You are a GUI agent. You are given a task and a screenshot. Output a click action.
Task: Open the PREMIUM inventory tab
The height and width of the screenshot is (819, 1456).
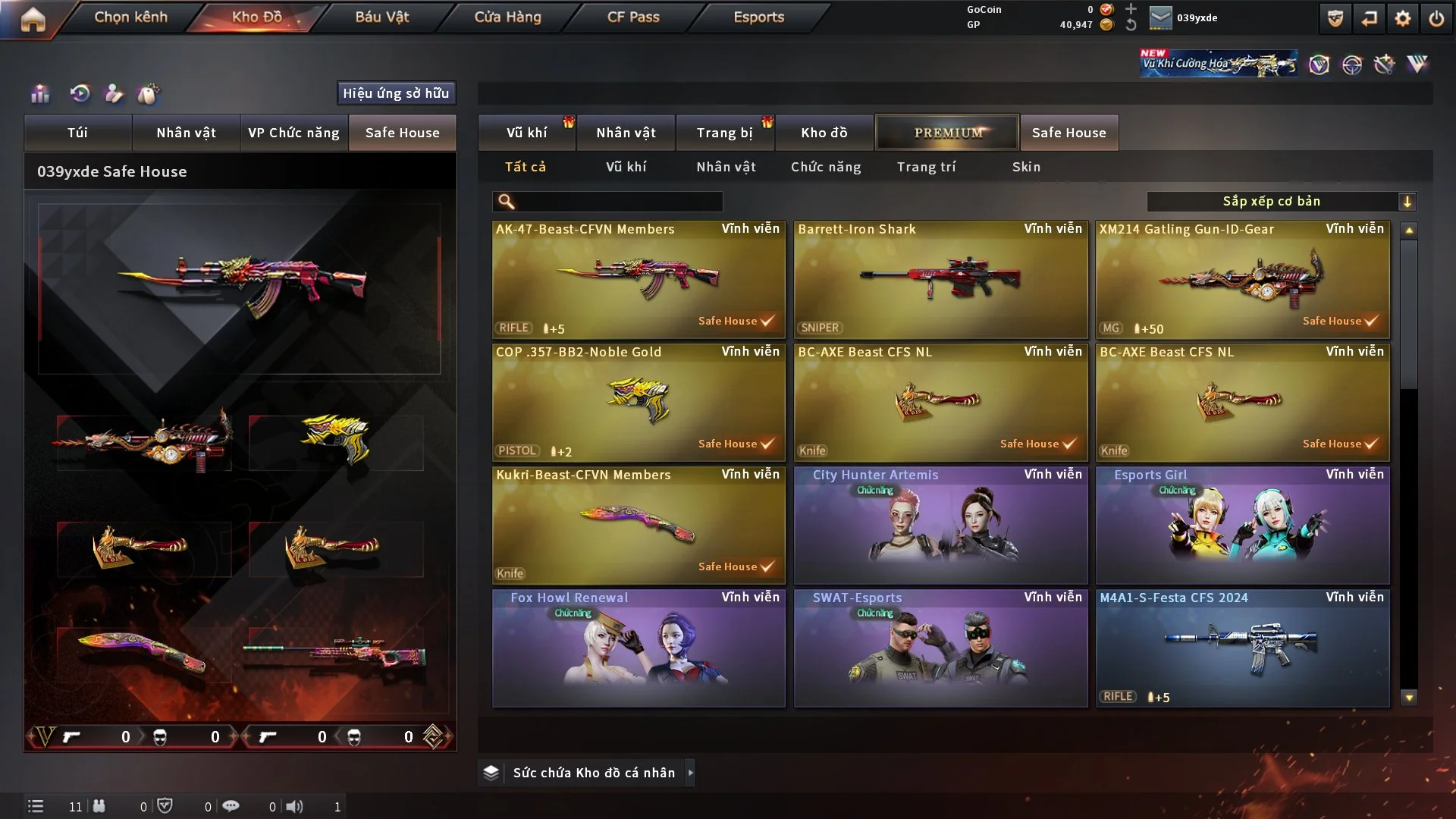(x=947, y=133)
